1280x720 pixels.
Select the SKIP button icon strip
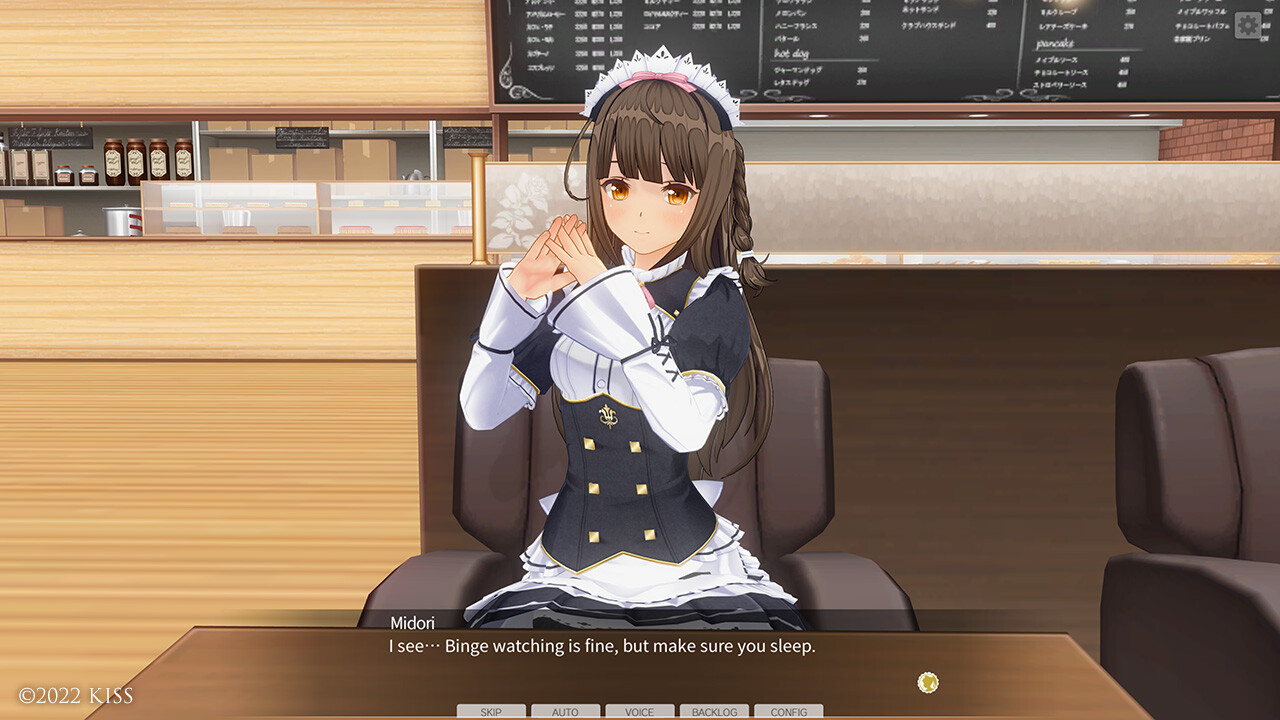point(489,711)
